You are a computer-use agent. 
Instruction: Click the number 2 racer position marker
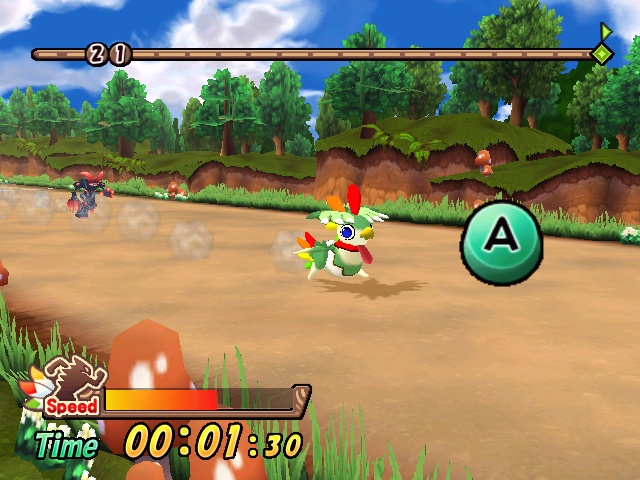pos(98,54)
